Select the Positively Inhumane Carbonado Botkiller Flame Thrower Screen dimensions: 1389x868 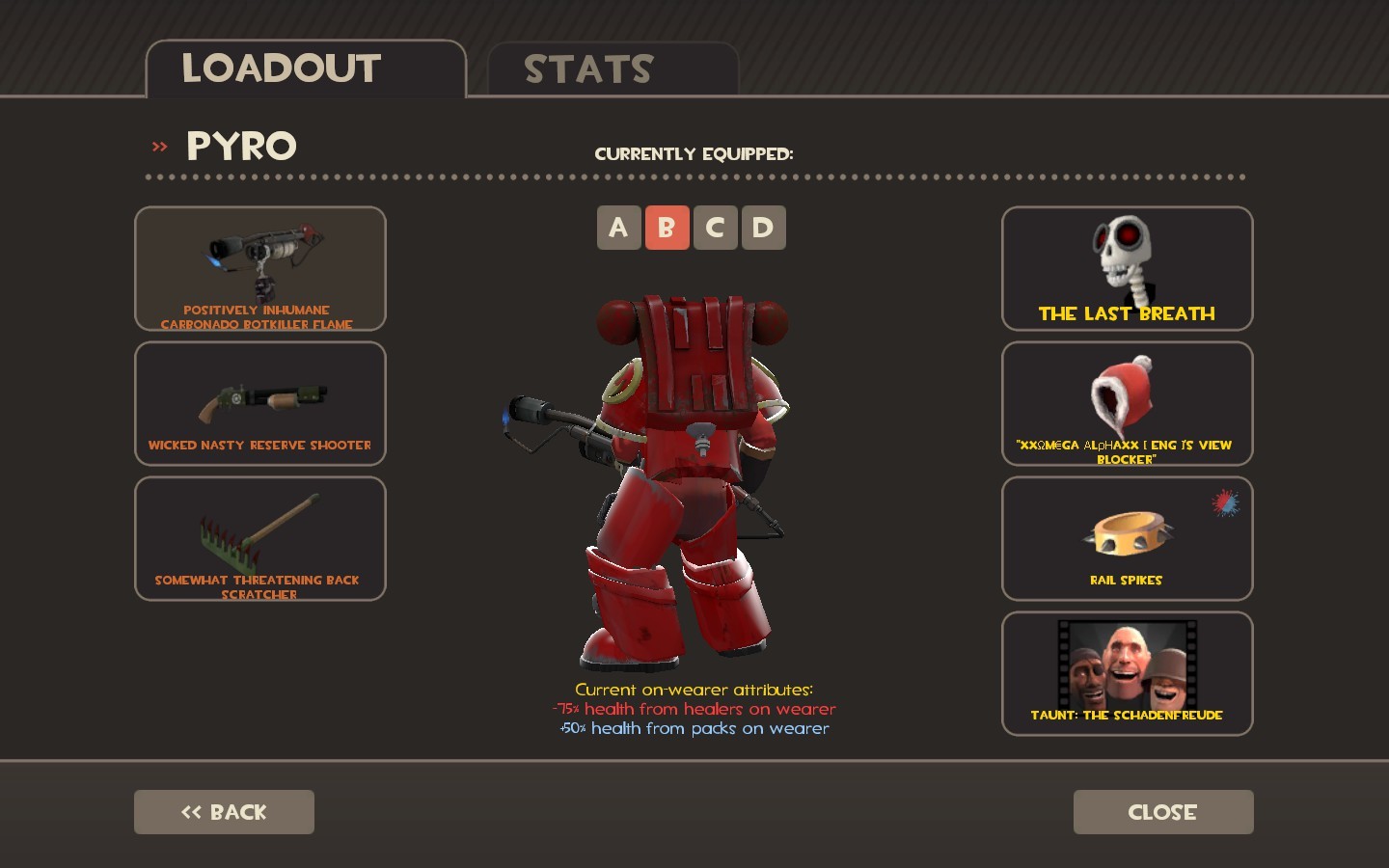[259, 268]
